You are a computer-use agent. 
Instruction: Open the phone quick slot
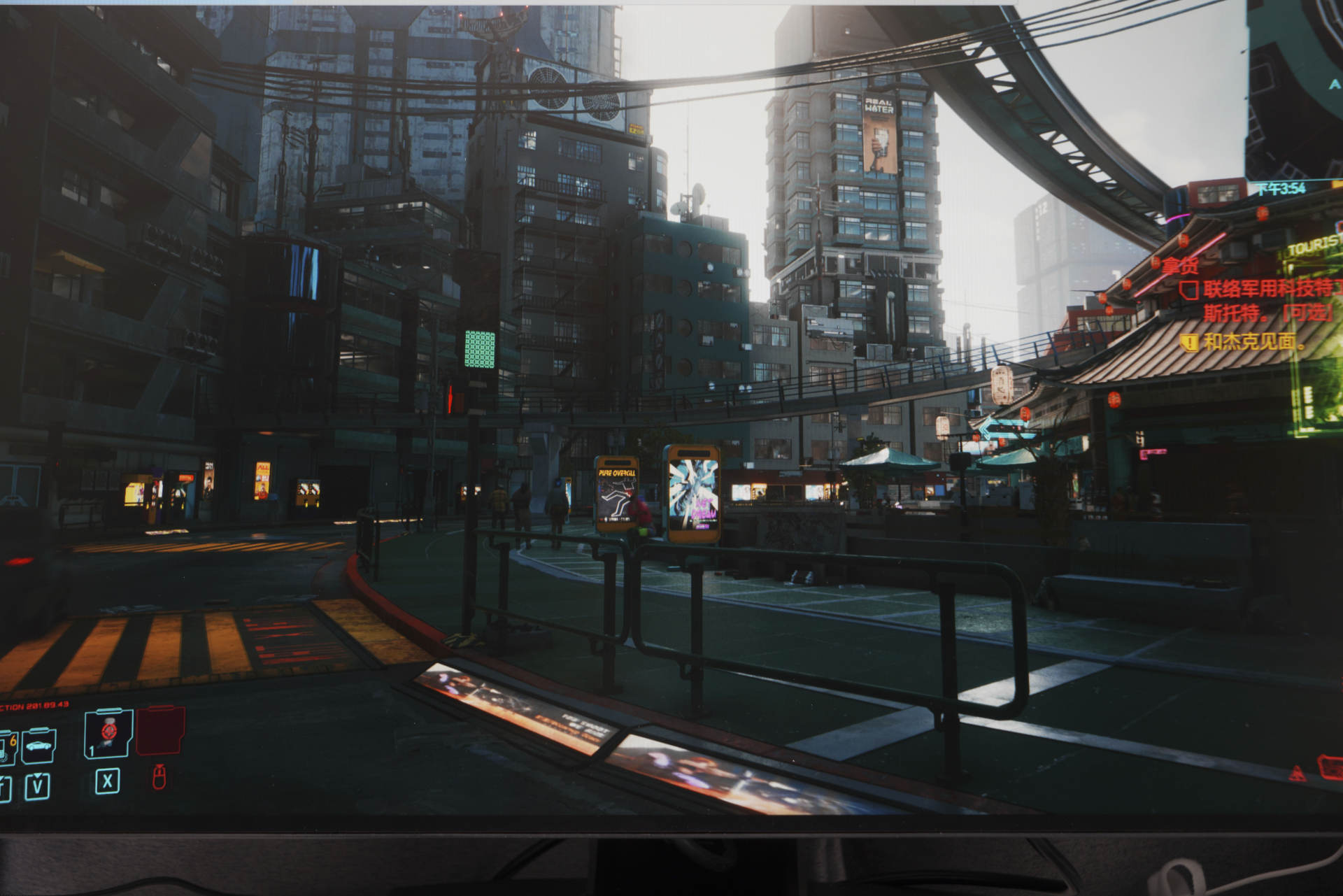coord(7,748)
